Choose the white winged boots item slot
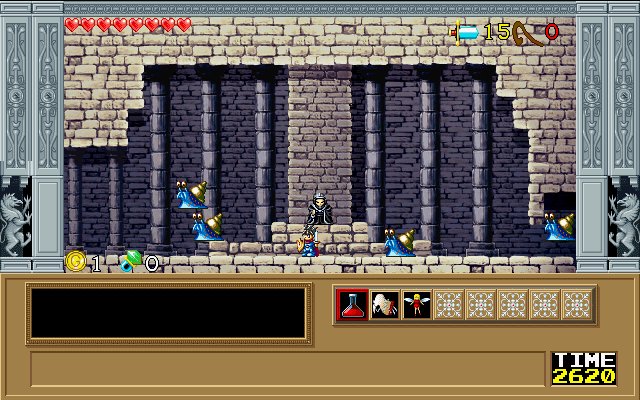This screenshot has width=640, height=400. pyautogui.click(x=385, y=305)
